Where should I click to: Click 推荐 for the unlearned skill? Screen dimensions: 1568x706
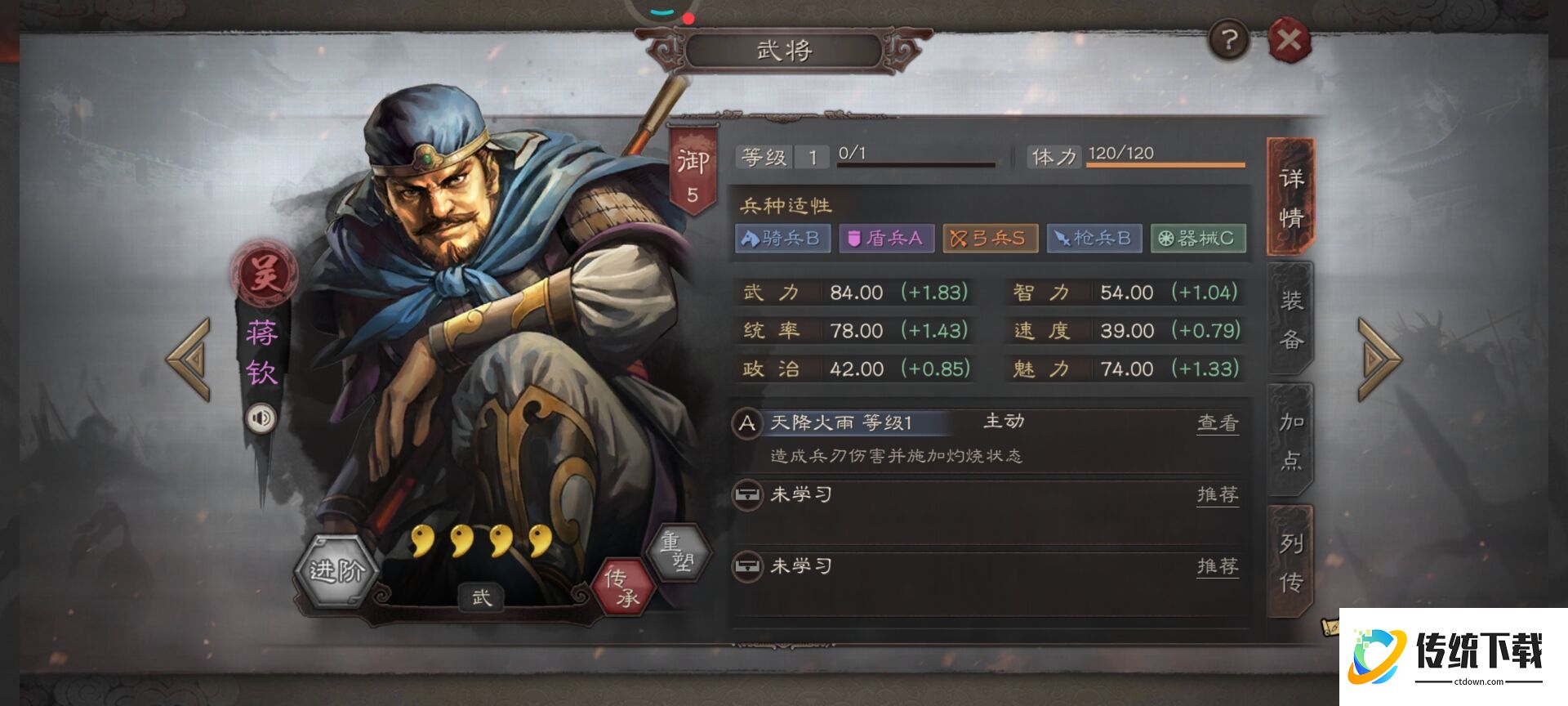[x=1218, y=494]
